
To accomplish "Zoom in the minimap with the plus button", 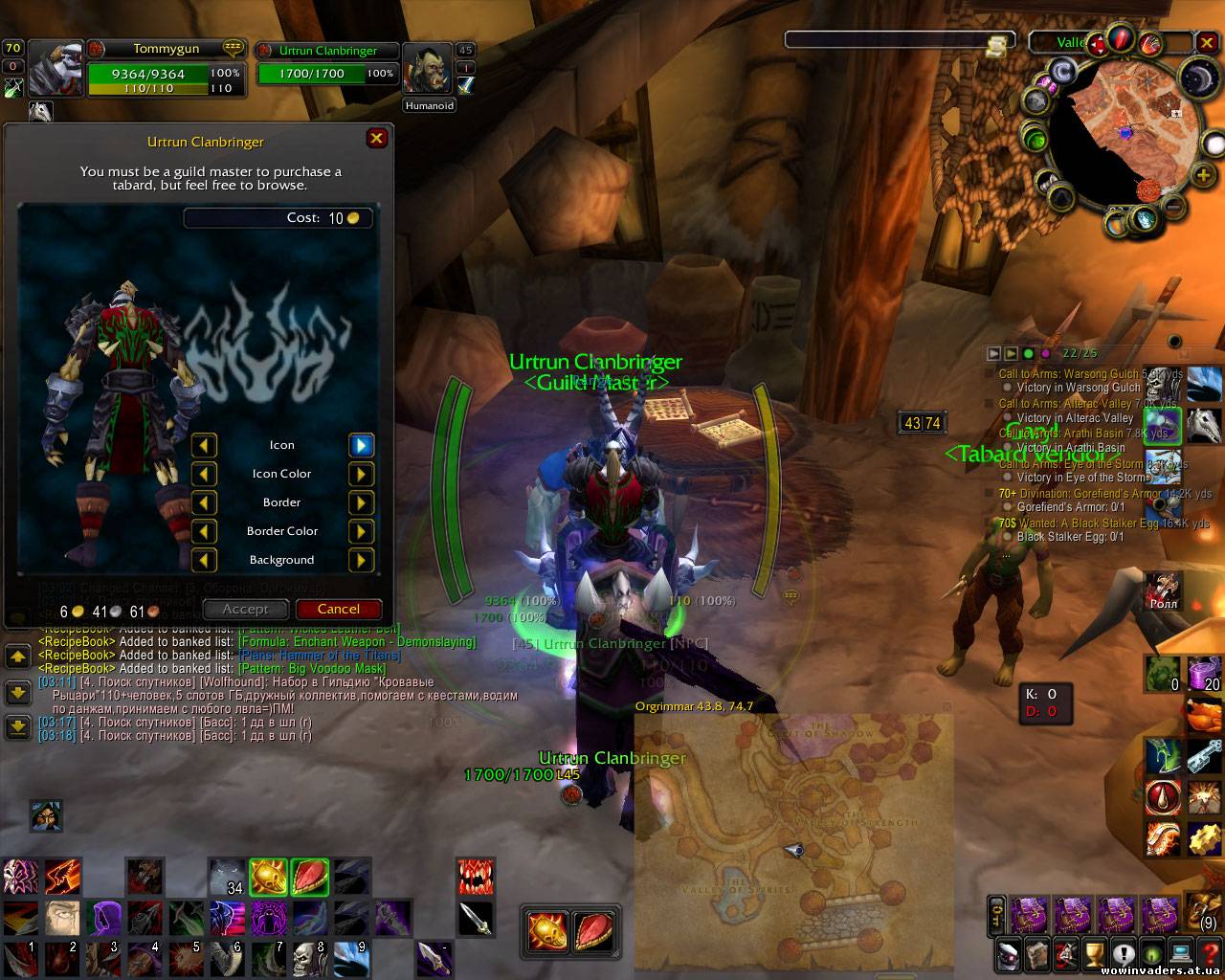I will [1202, 174].
